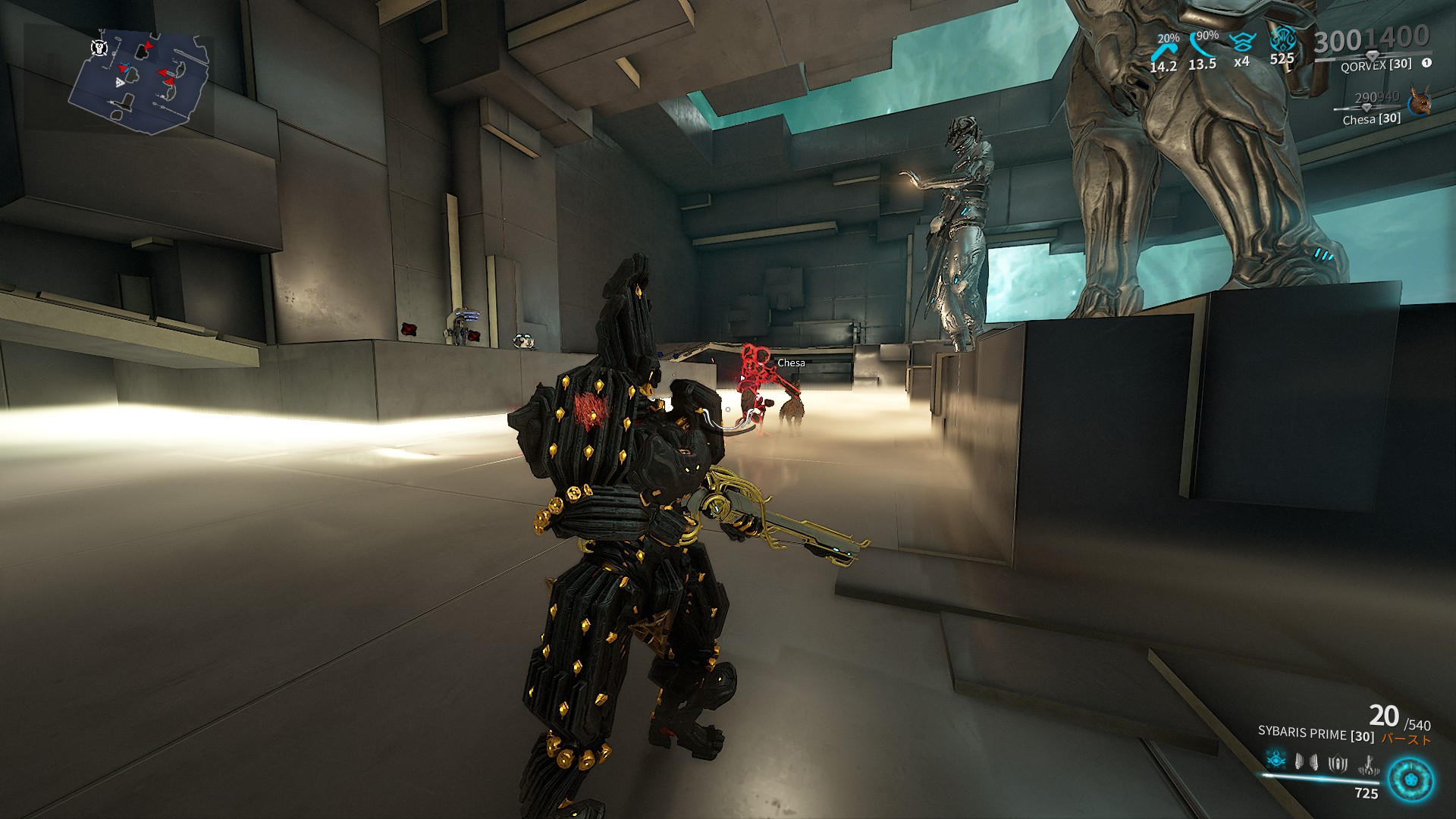Click the white objective marker on the minimap
1456x819 pixels.
(99, 49)
